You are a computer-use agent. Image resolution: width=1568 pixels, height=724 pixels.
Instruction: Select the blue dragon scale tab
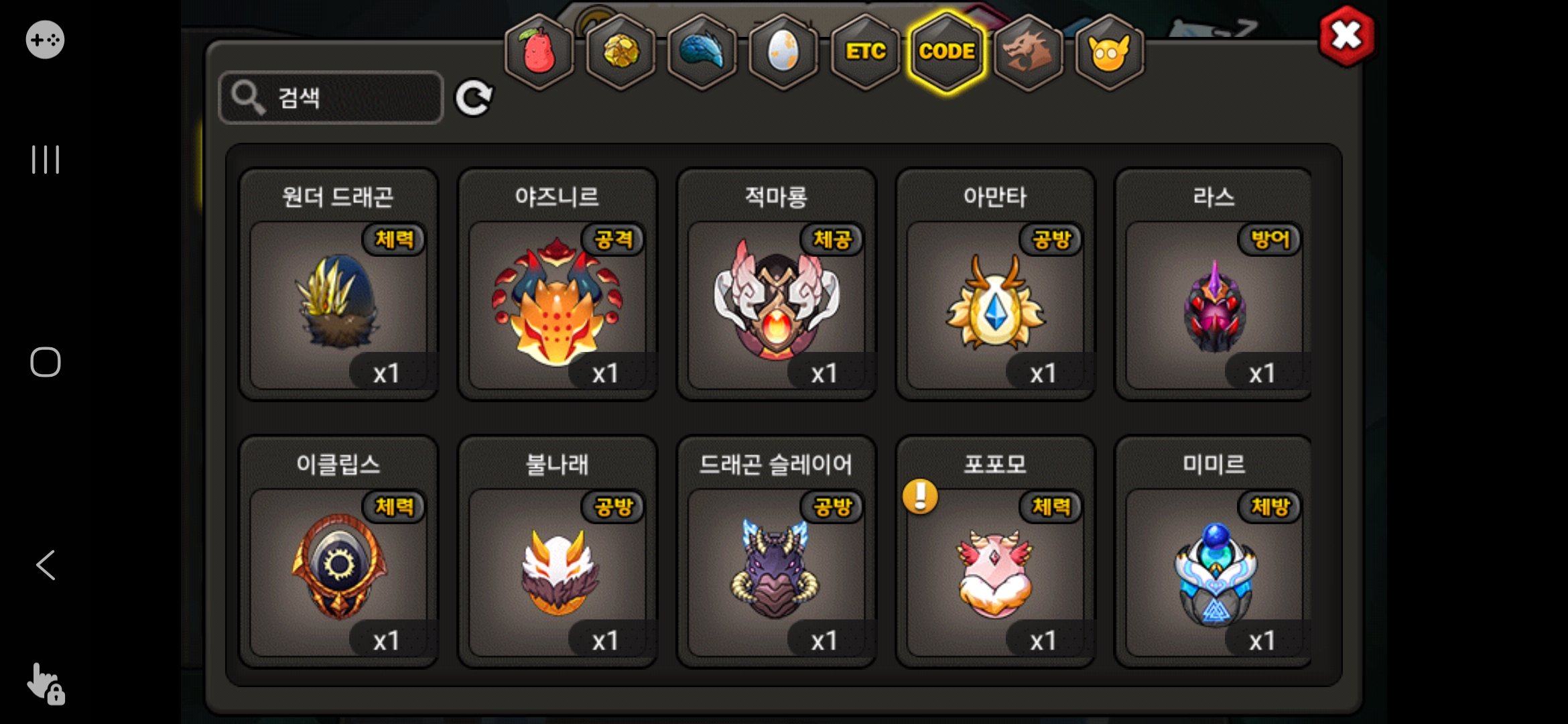pos(702,52)
